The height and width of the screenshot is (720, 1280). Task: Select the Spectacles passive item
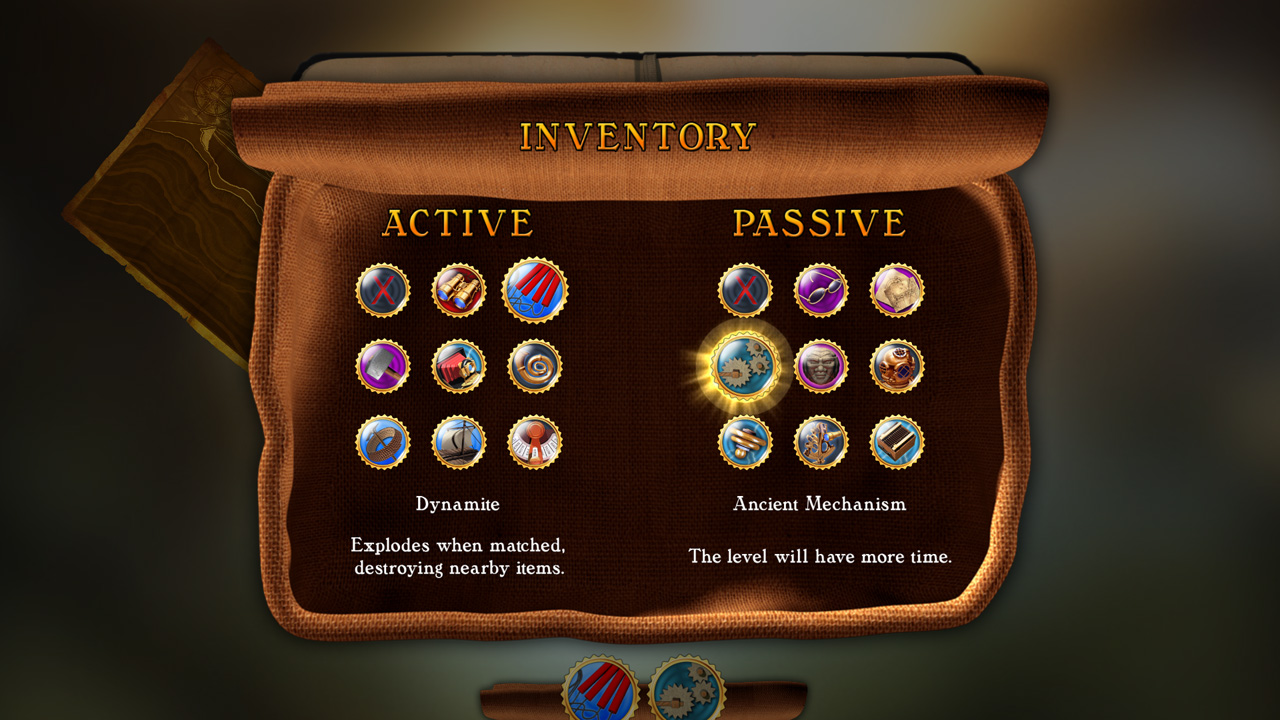[x=821, y=290]
